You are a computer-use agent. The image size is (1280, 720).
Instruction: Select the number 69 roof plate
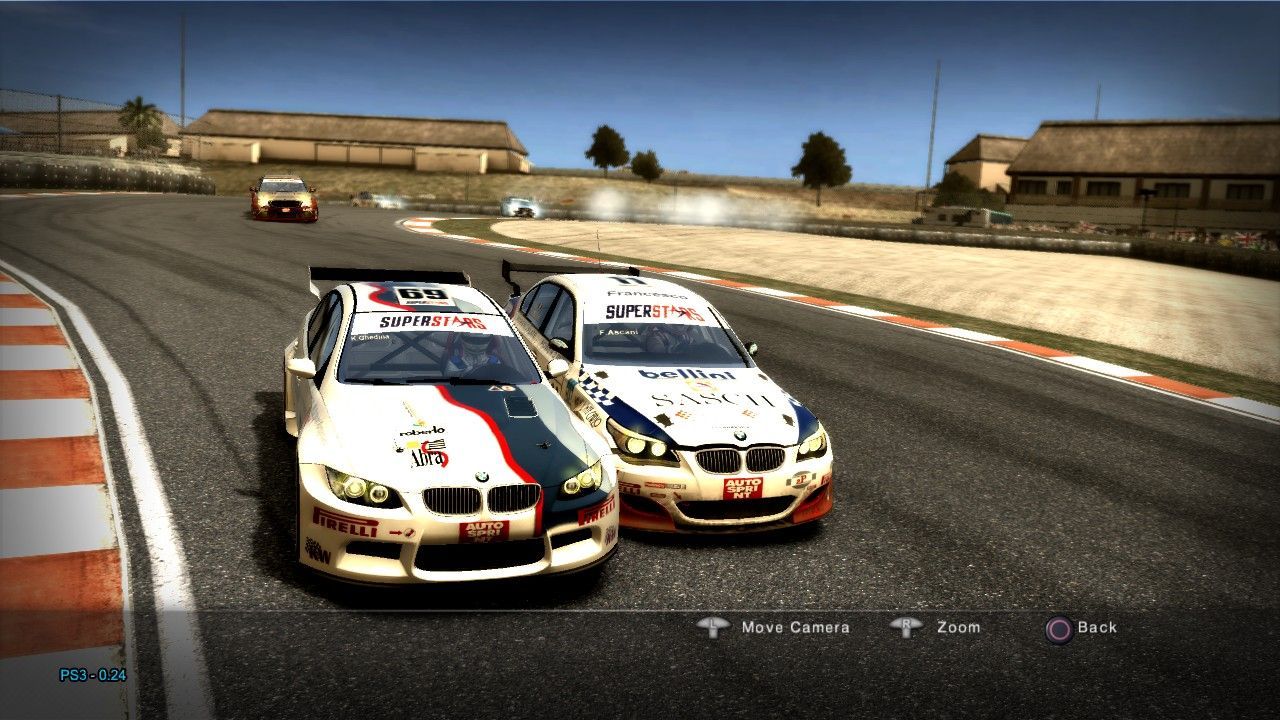pyautogui.click(x=422, y=293)
